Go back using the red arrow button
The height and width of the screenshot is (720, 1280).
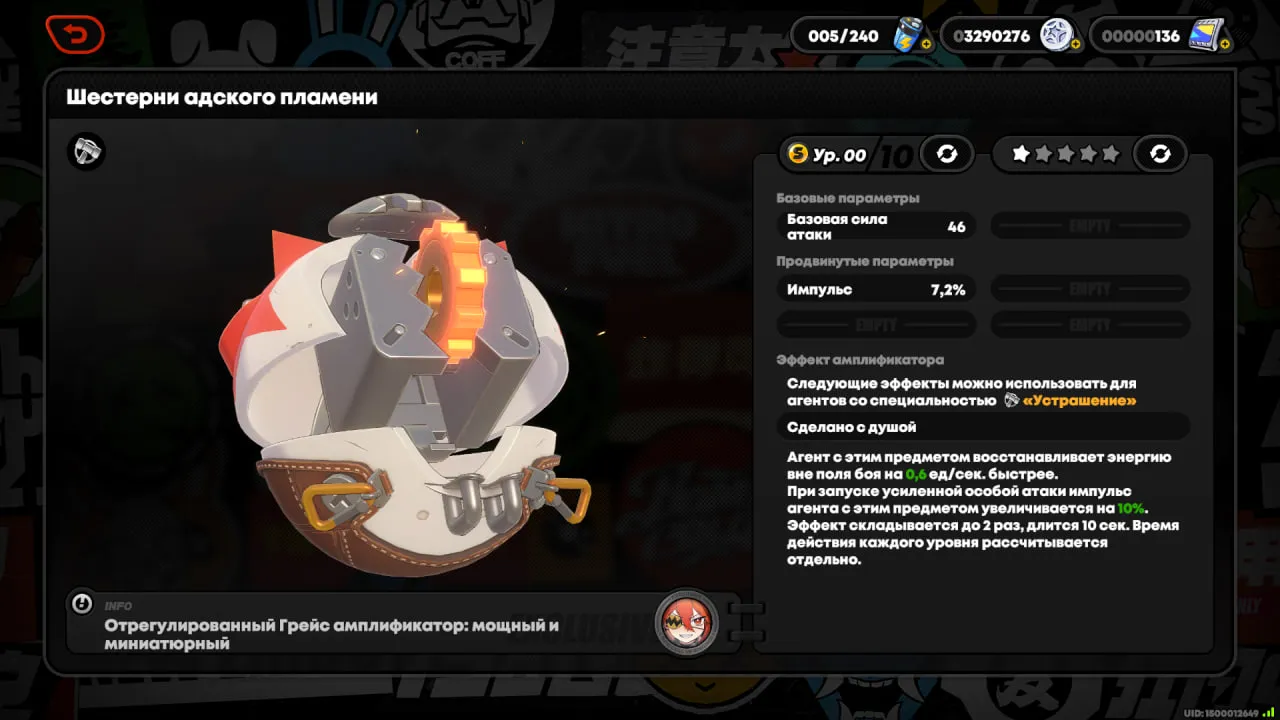click(74, 36)
